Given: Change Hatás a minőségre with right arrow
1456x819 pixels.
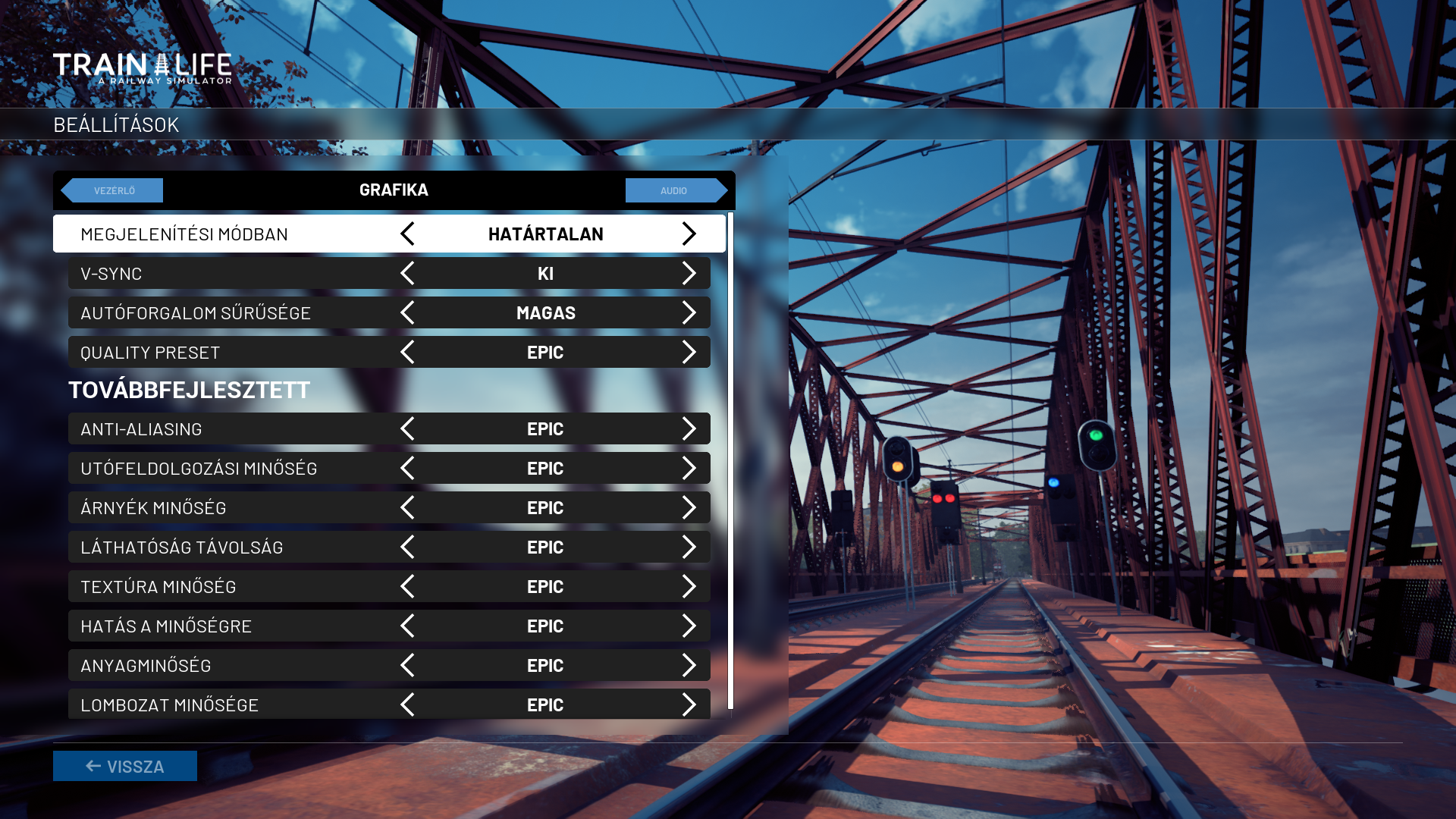Looking at the screenshot, I should [689, 626].
